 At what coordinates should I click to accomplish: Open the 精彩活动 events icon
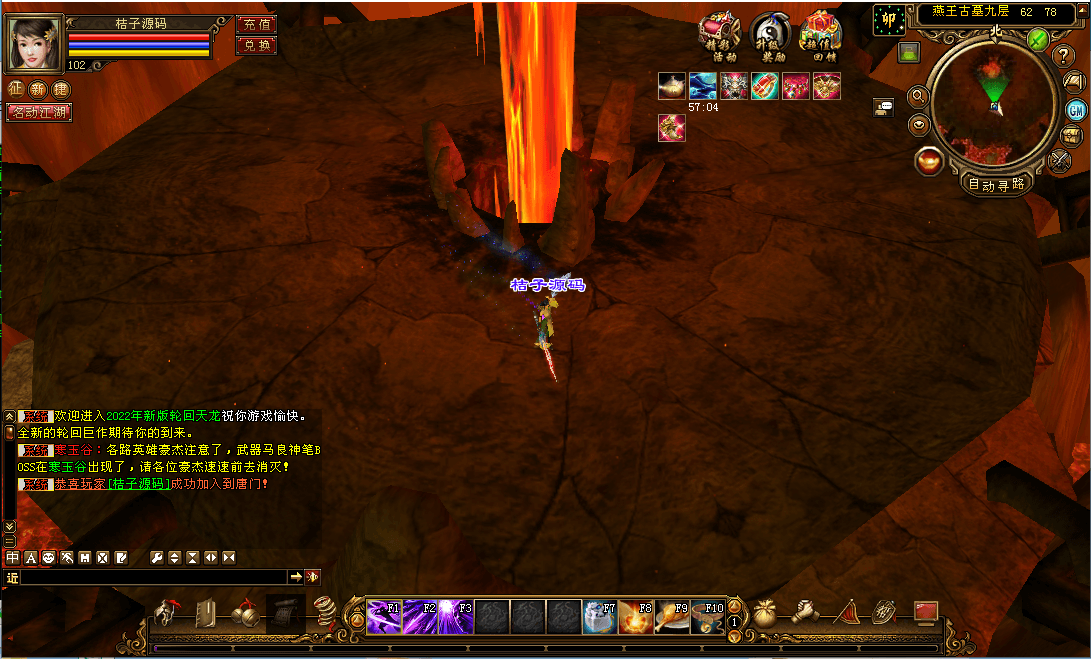[x=718, y=38]
